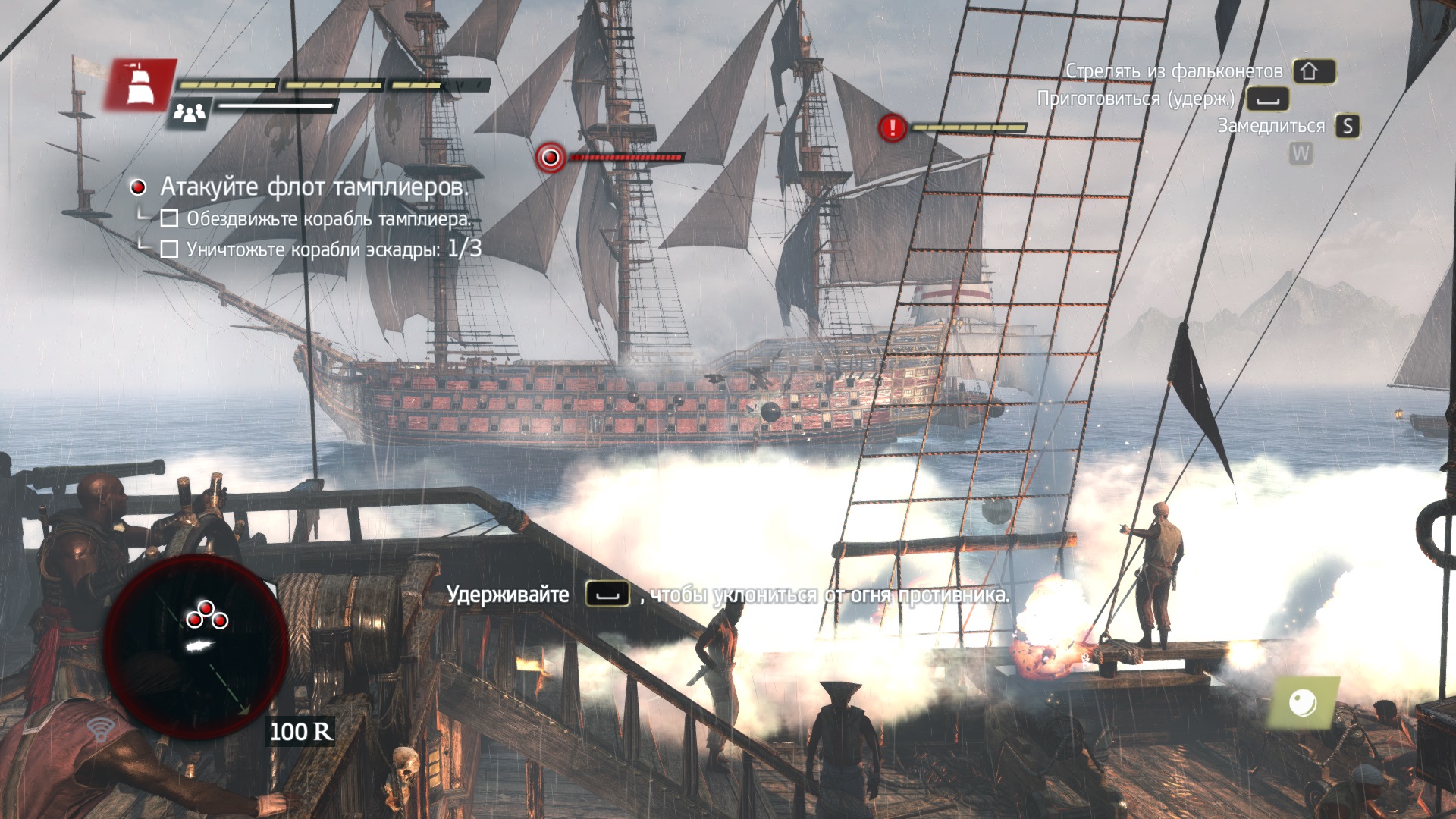Open the 'Атакуйте флот тамплиеров' objective

[314, 187]
